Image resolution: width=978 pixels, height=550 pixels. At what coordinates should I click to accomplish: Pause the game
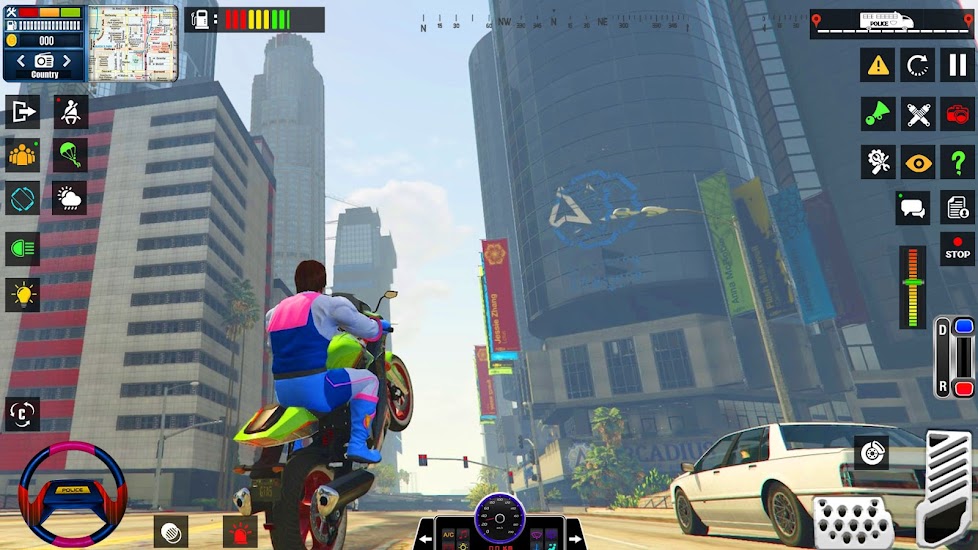pos(957,66)
